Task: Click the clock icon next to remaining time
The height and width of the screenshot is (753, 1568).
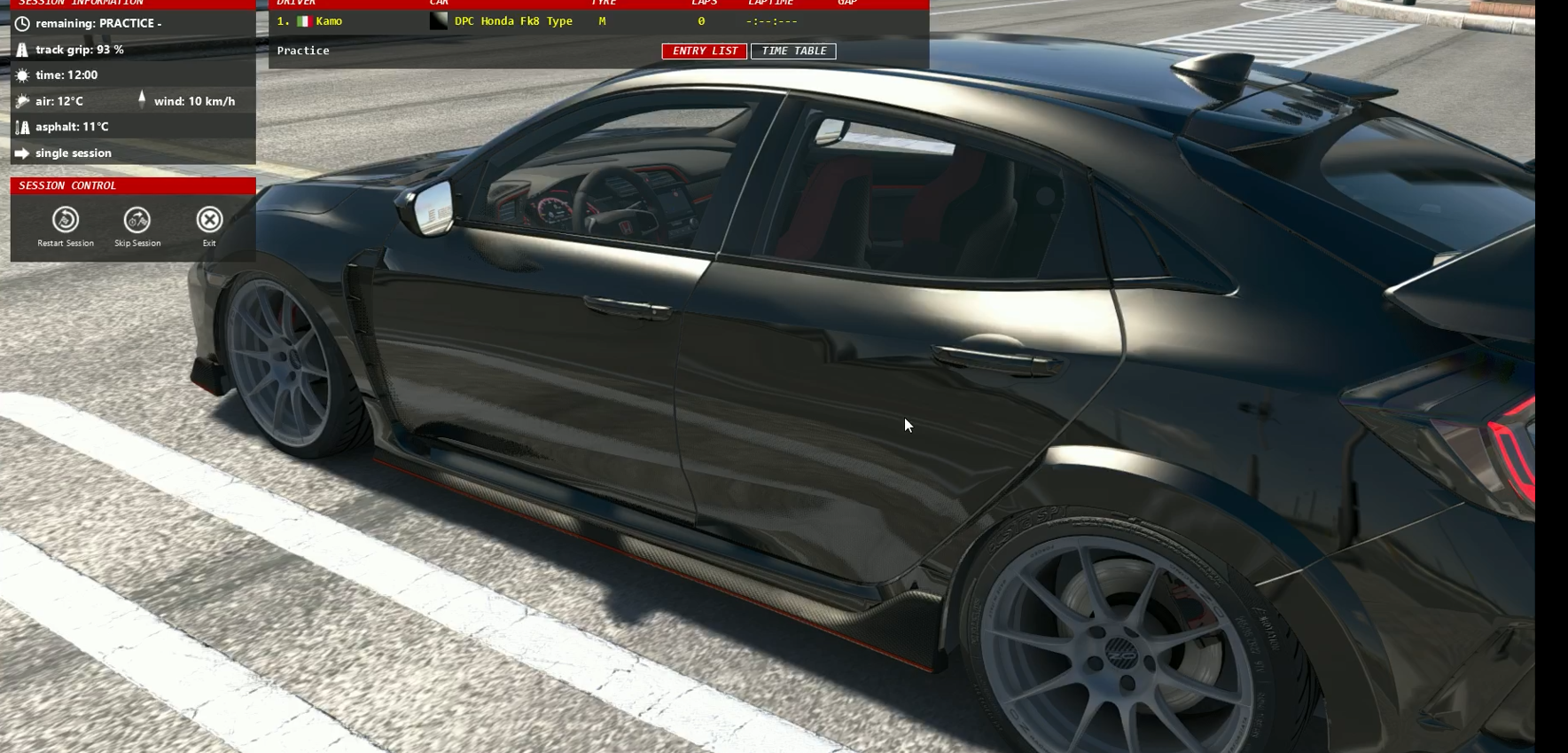Action: 21,22
